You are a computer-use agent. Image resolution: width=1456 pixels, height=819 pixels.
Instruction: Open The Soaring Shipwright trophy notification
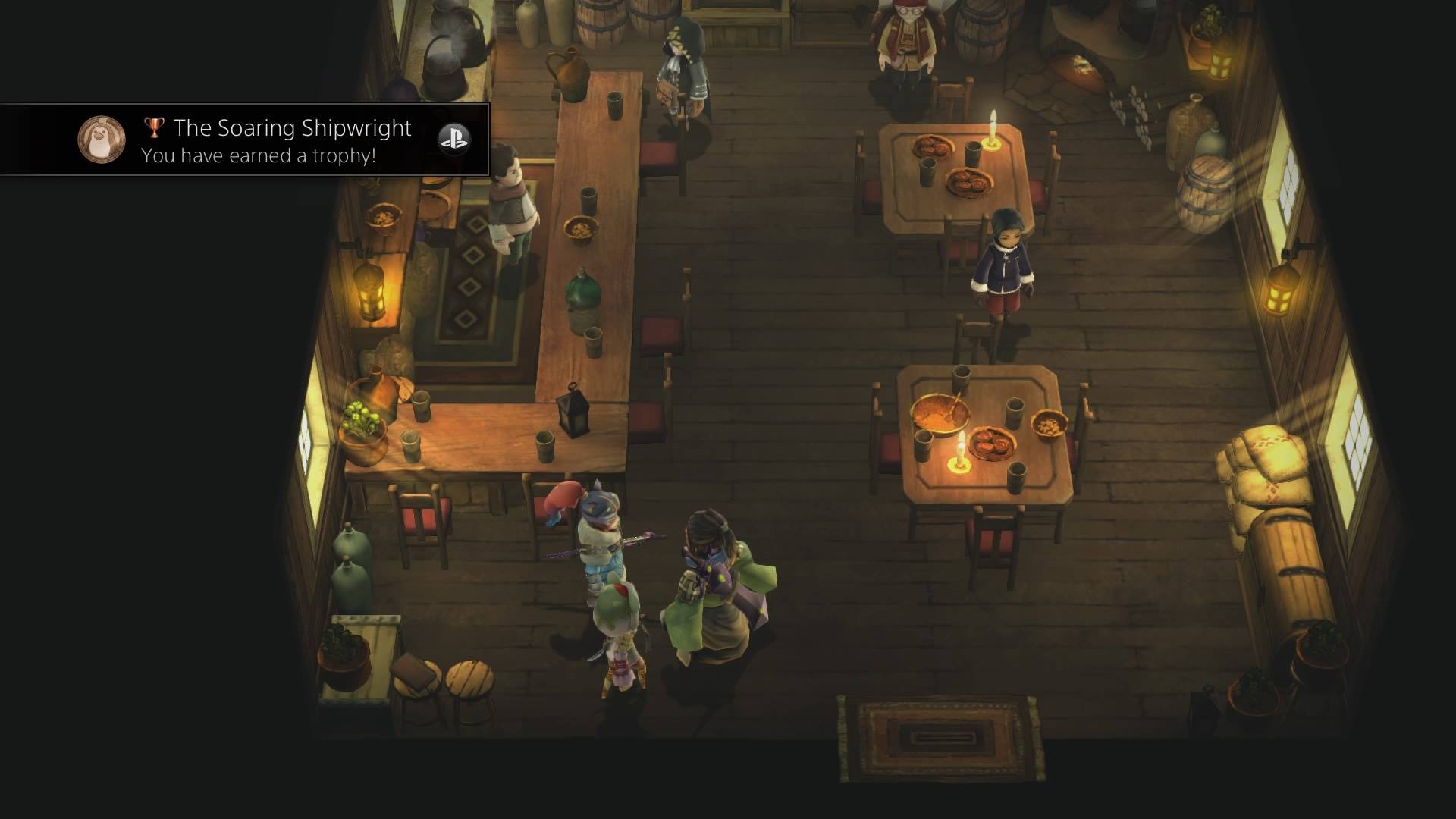(x=292, y=140)
